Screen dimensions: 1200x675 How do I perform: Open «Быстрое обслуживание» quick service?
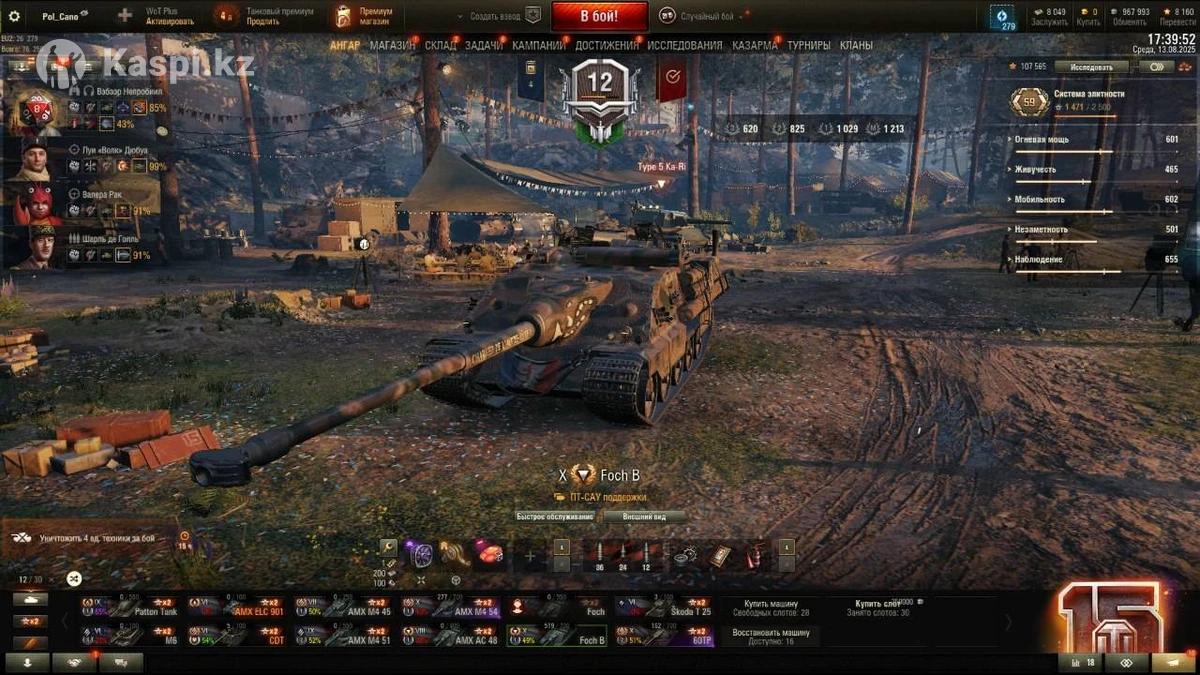pos(555,517)
